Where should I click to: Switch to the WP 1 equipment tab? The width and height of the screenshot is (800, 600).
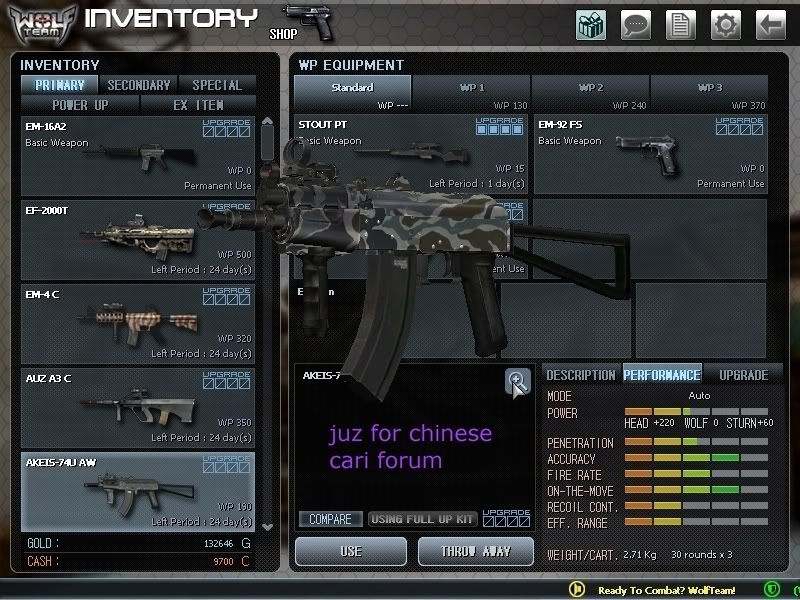(x=472, y=93)
